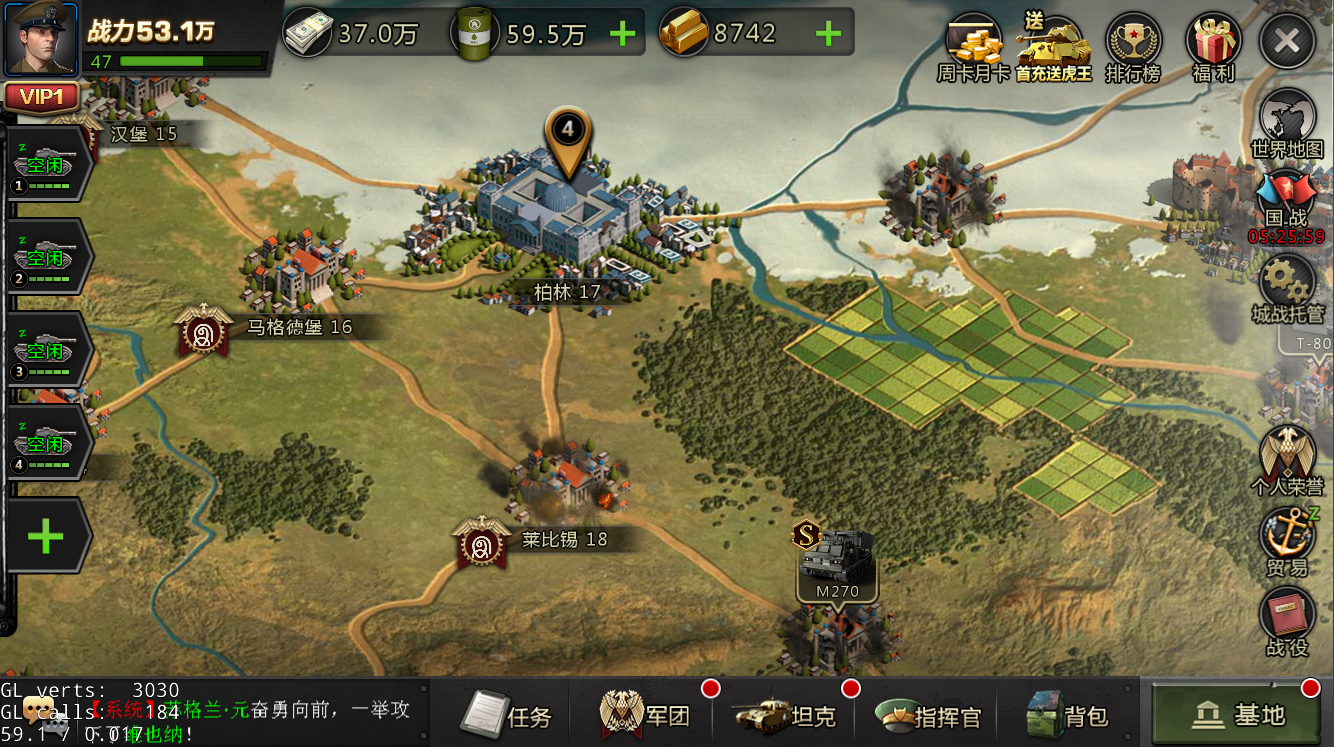Open the commander avatar profile
The height and width of the screenshot is (747, 1334).
point(42,40)
